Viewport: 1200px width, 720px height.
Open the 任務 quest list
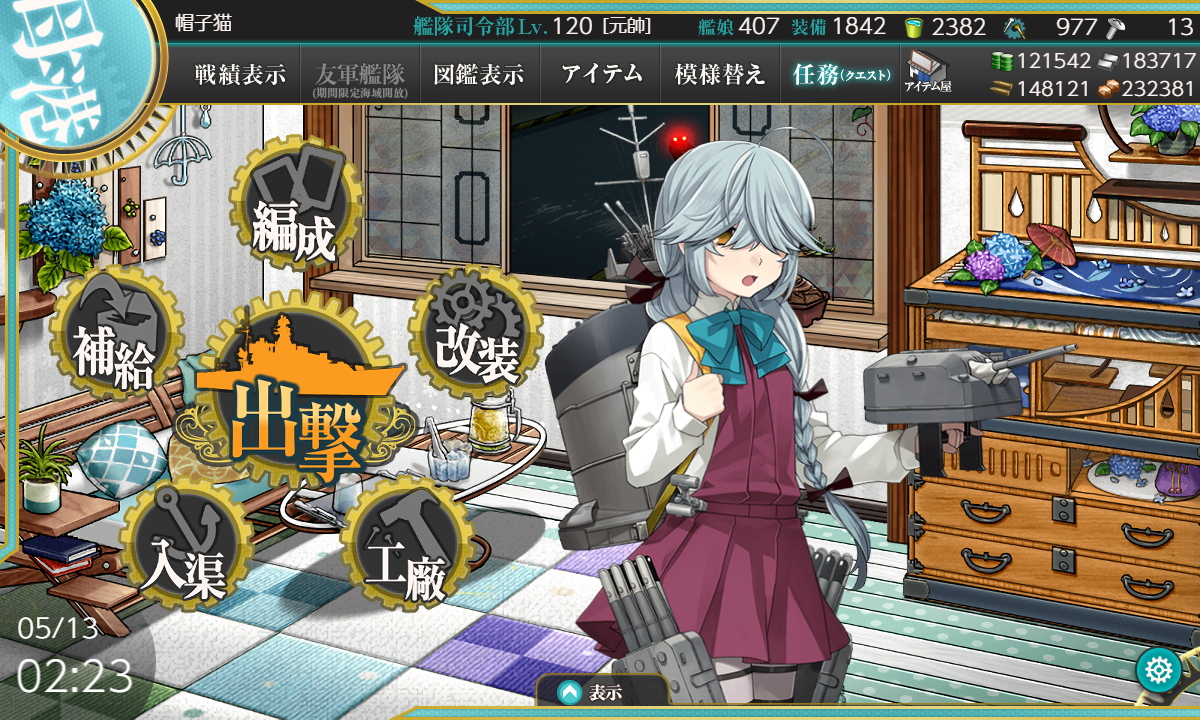pos(840,75)
